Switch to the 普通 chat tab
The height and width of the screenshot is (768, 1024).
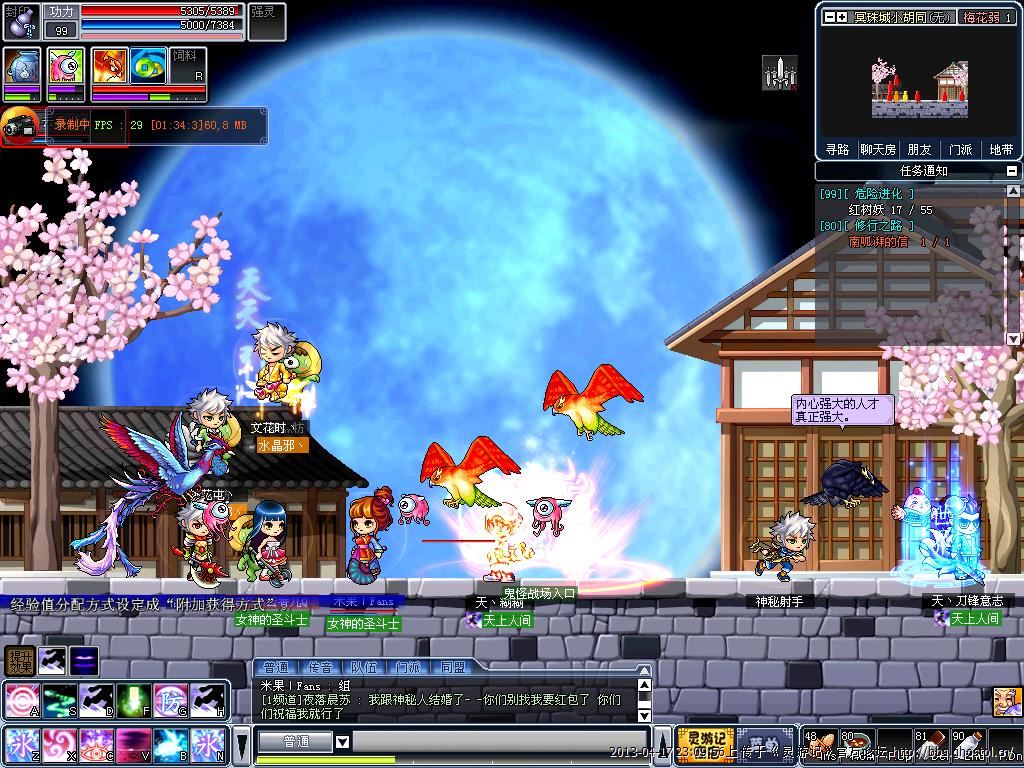pos(274,667)
